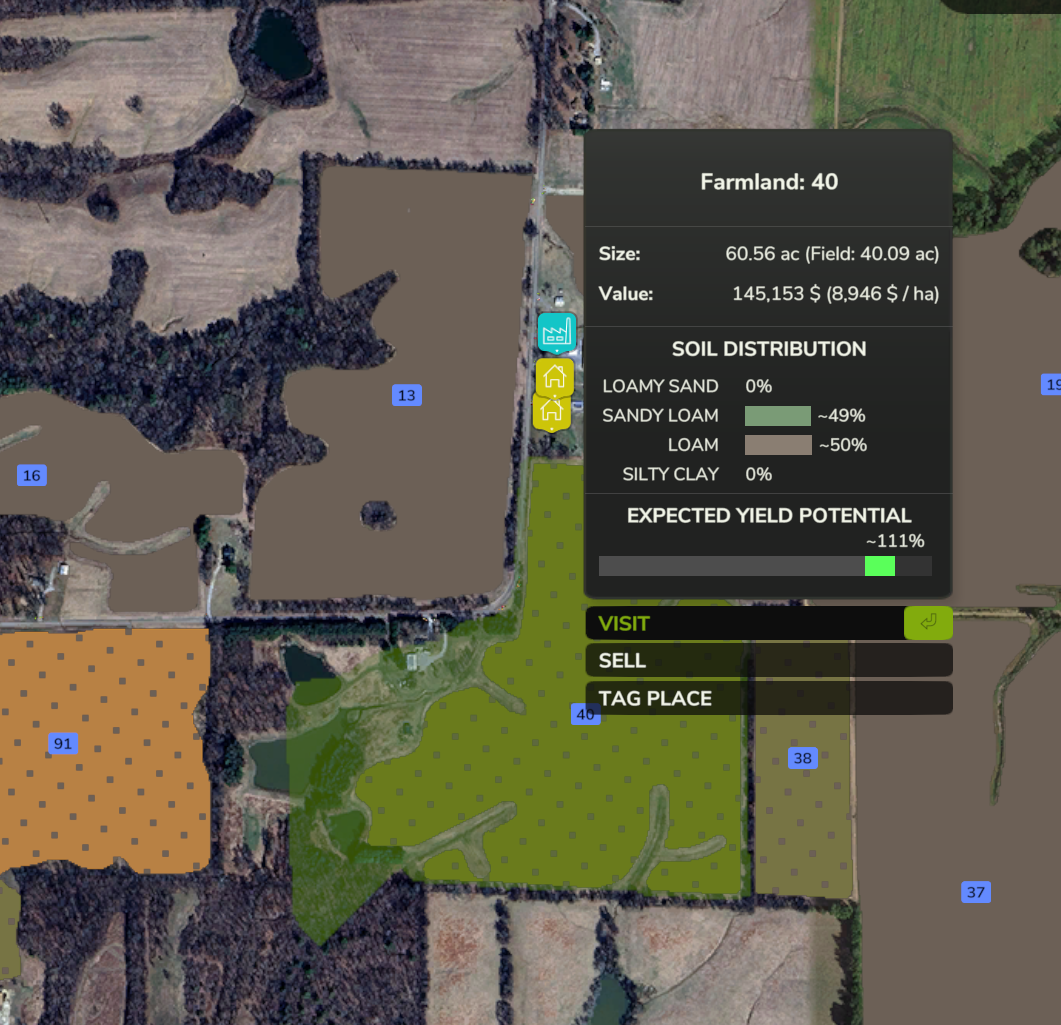Choose the field 37 number marker
Image resolution: width=1061 pixels, height=1025 pixels.
(976, 892)
